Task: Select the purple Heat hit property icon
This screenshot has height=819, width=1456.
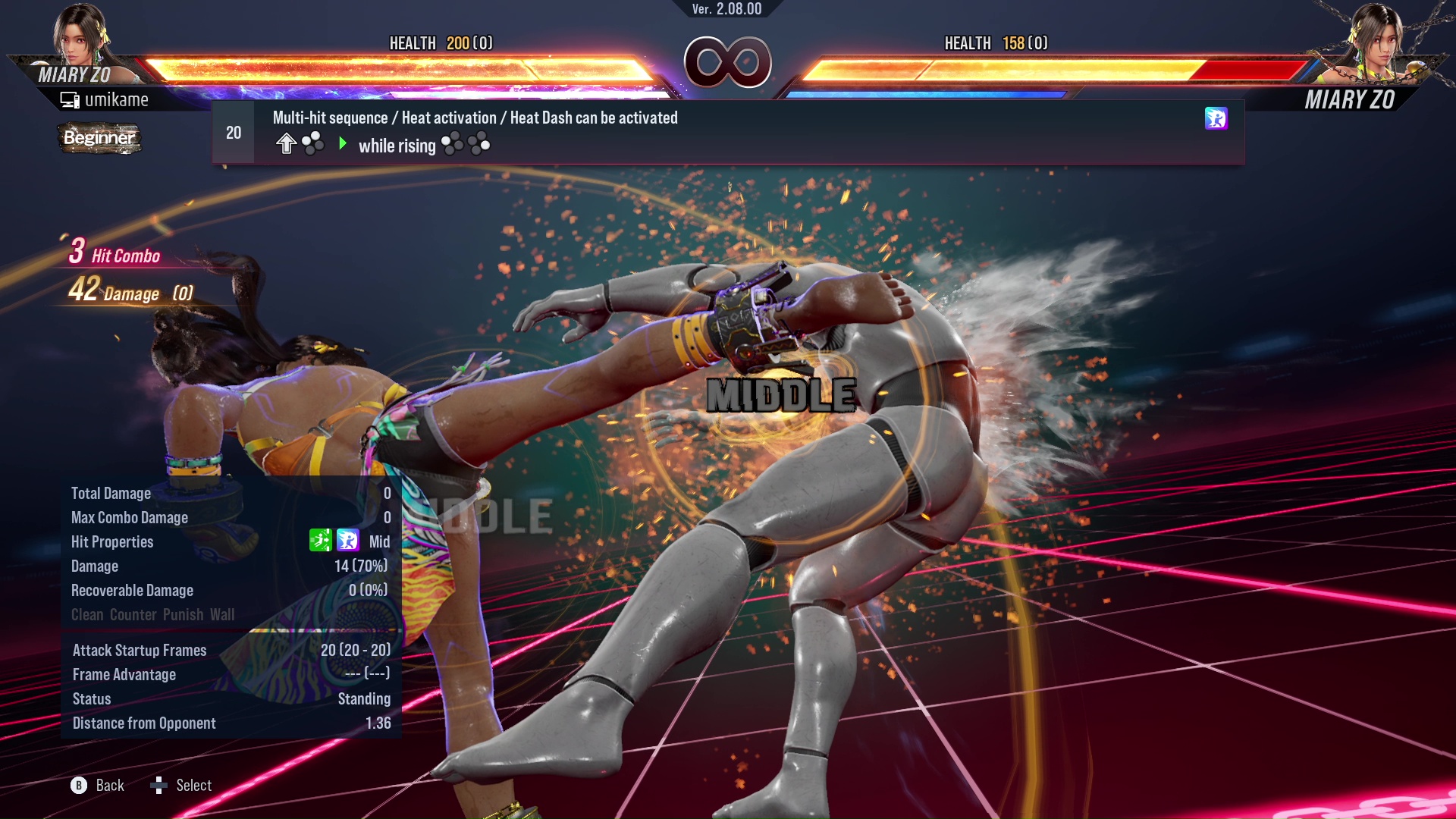Action: pyautogui.click(x=347, y=541)
